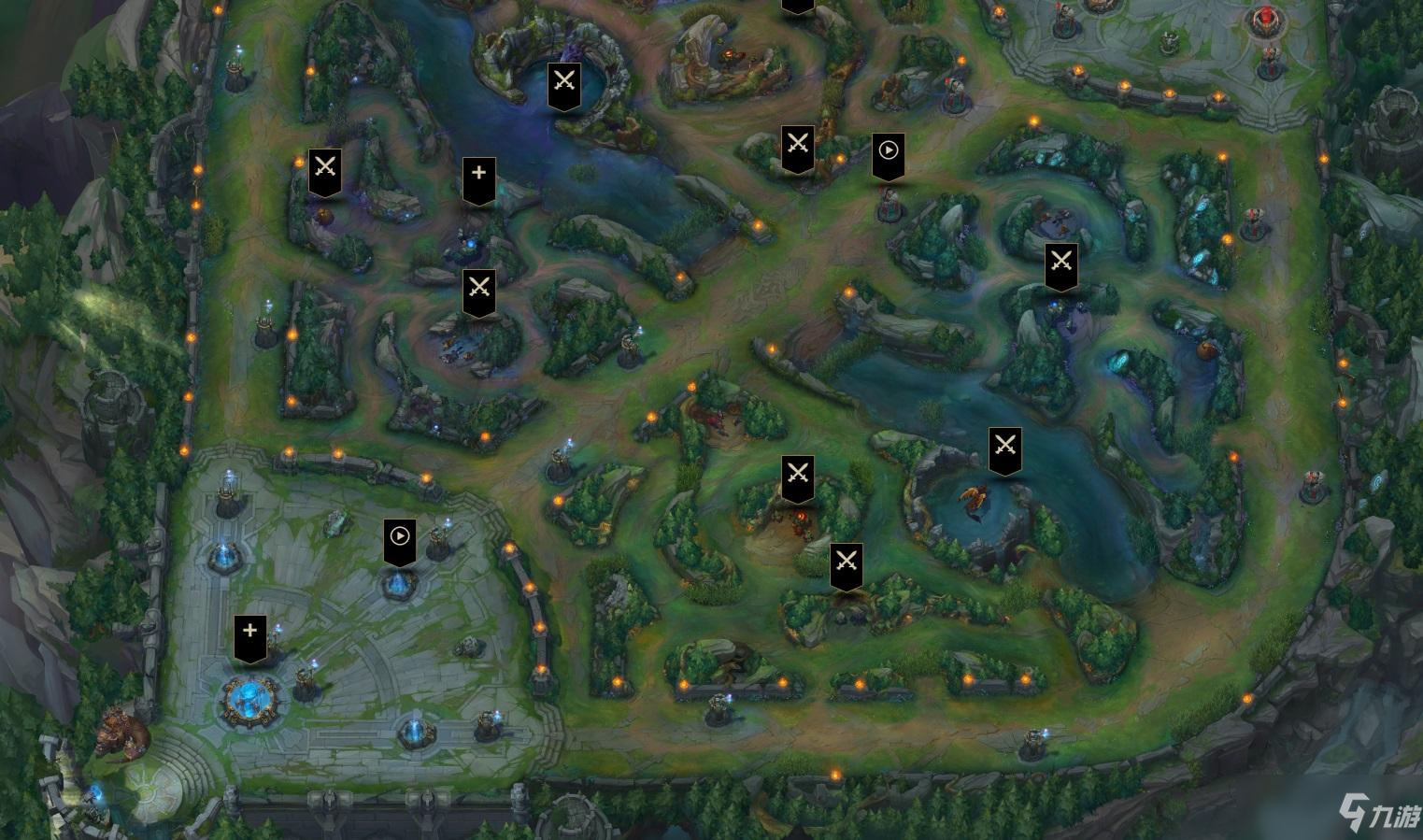The height and width of the screenshot is (840, 1423).
Task: Click the plus marker above the blue nexus
Action: coord(249,635)
